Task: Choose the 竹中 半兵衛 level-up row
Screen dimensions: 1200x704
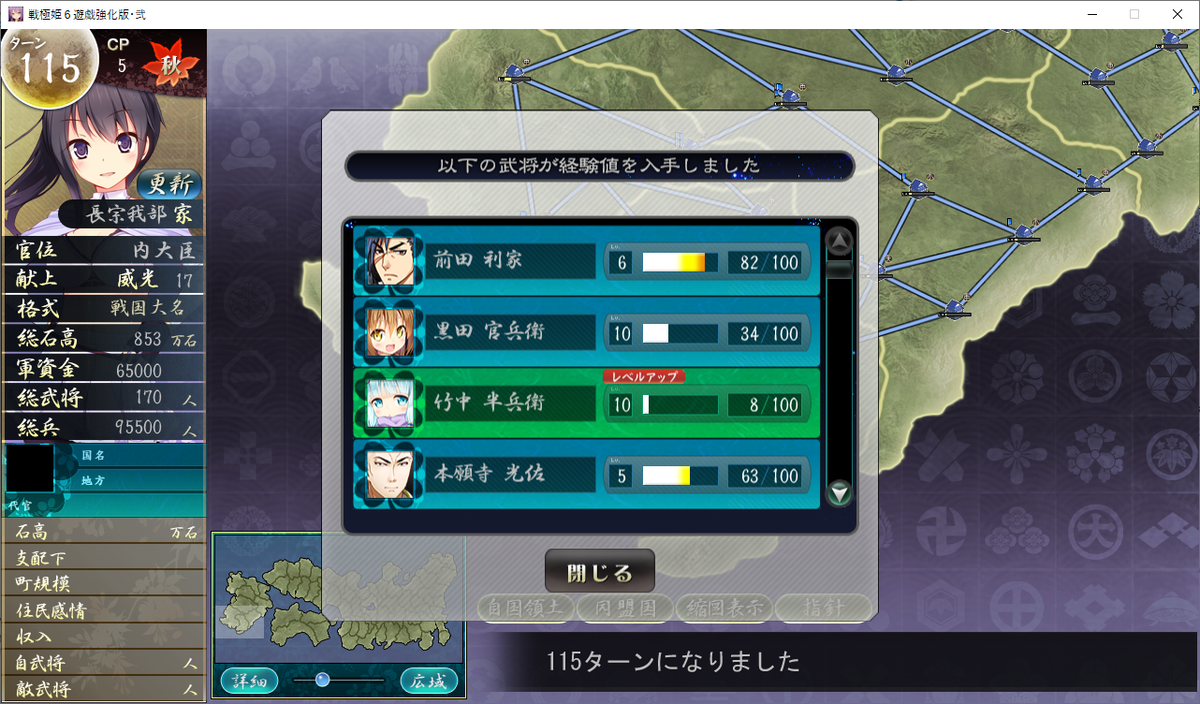Action: (586, 404)
